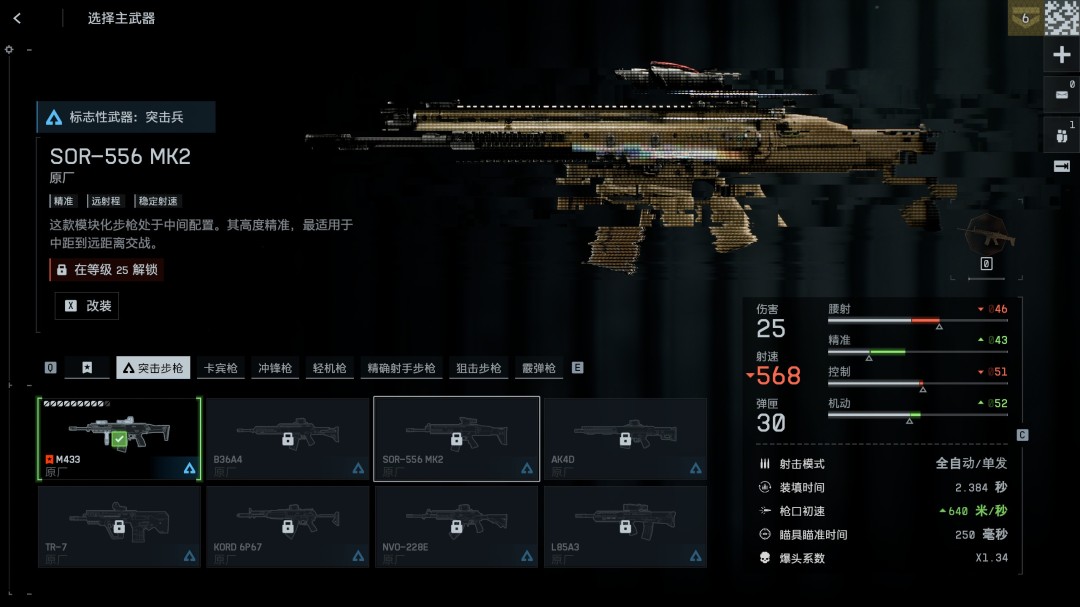Show the 轻机枪 weapon list
The width and height of the screenshot is (1080, 607).
tap(329, 368)
